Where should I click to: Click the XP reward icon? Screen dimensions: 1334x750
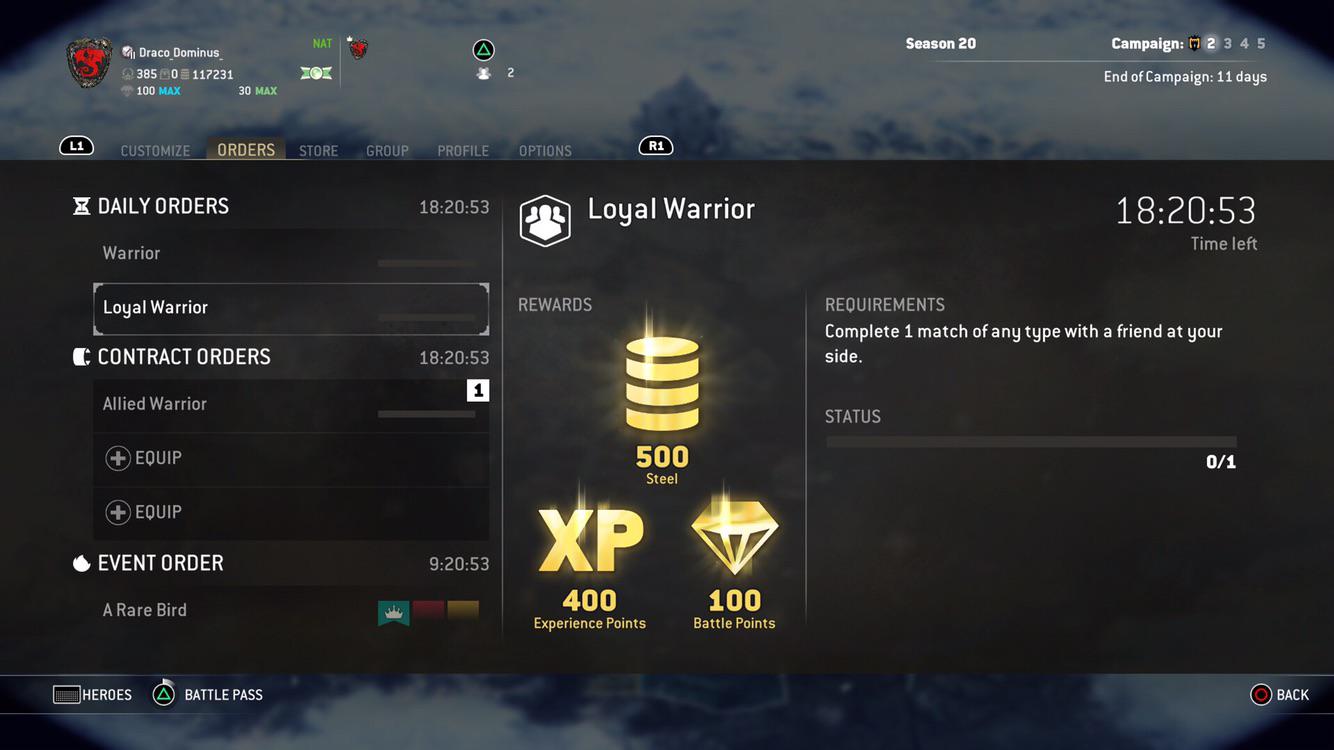coord(589,540)
